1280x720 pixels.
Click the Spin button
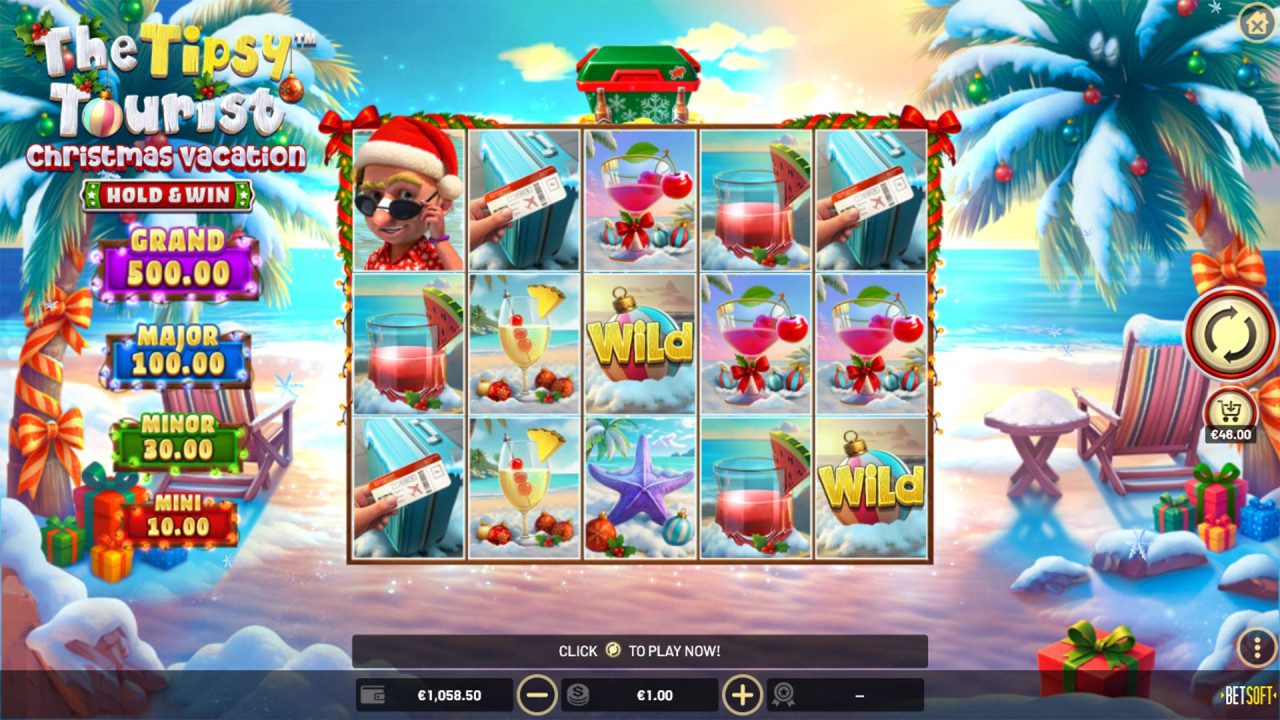tap(1231, 336)
